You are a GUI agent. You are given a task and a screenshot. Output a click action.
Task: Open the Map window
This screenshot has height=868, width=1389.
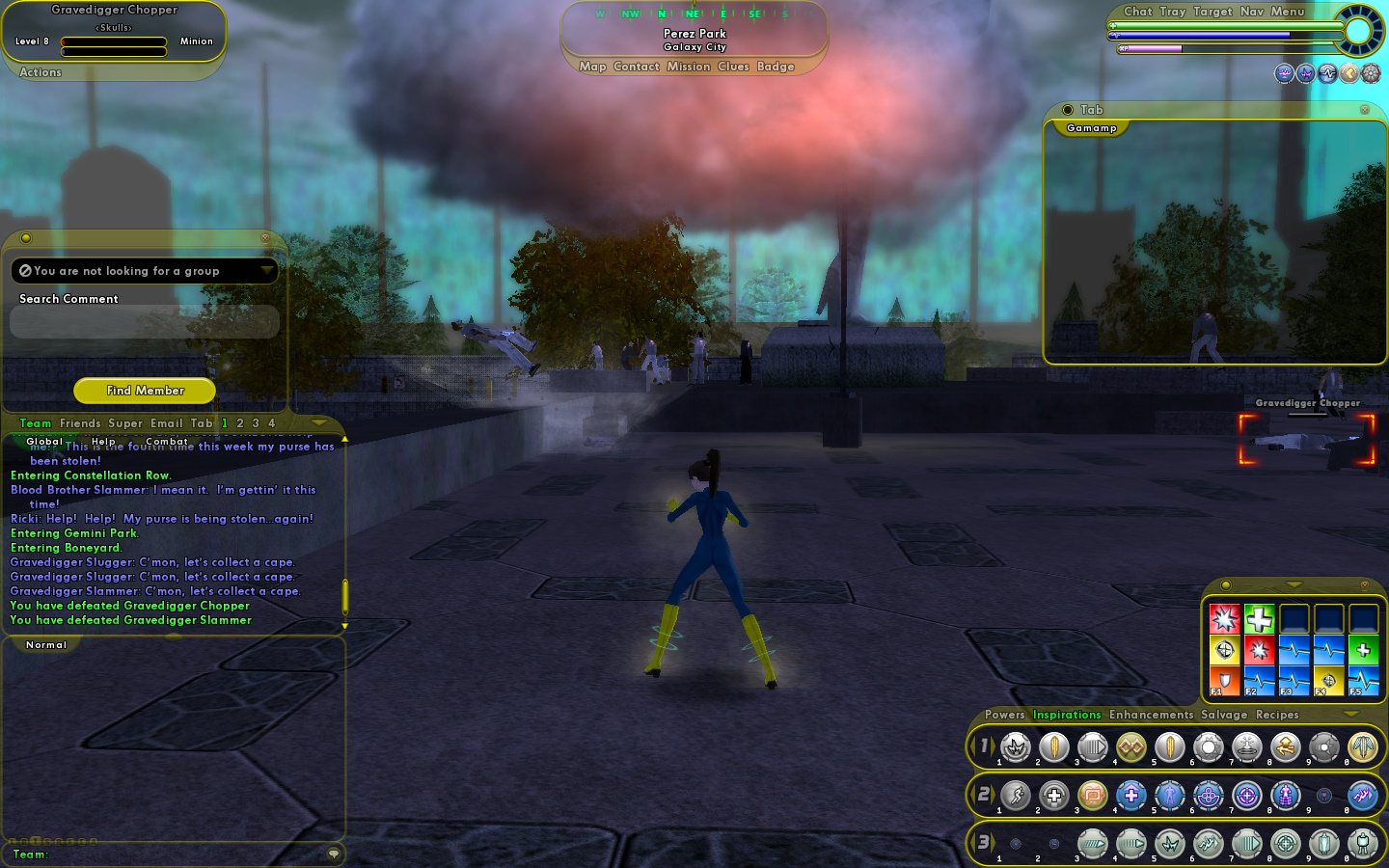[x=592, y=67]
